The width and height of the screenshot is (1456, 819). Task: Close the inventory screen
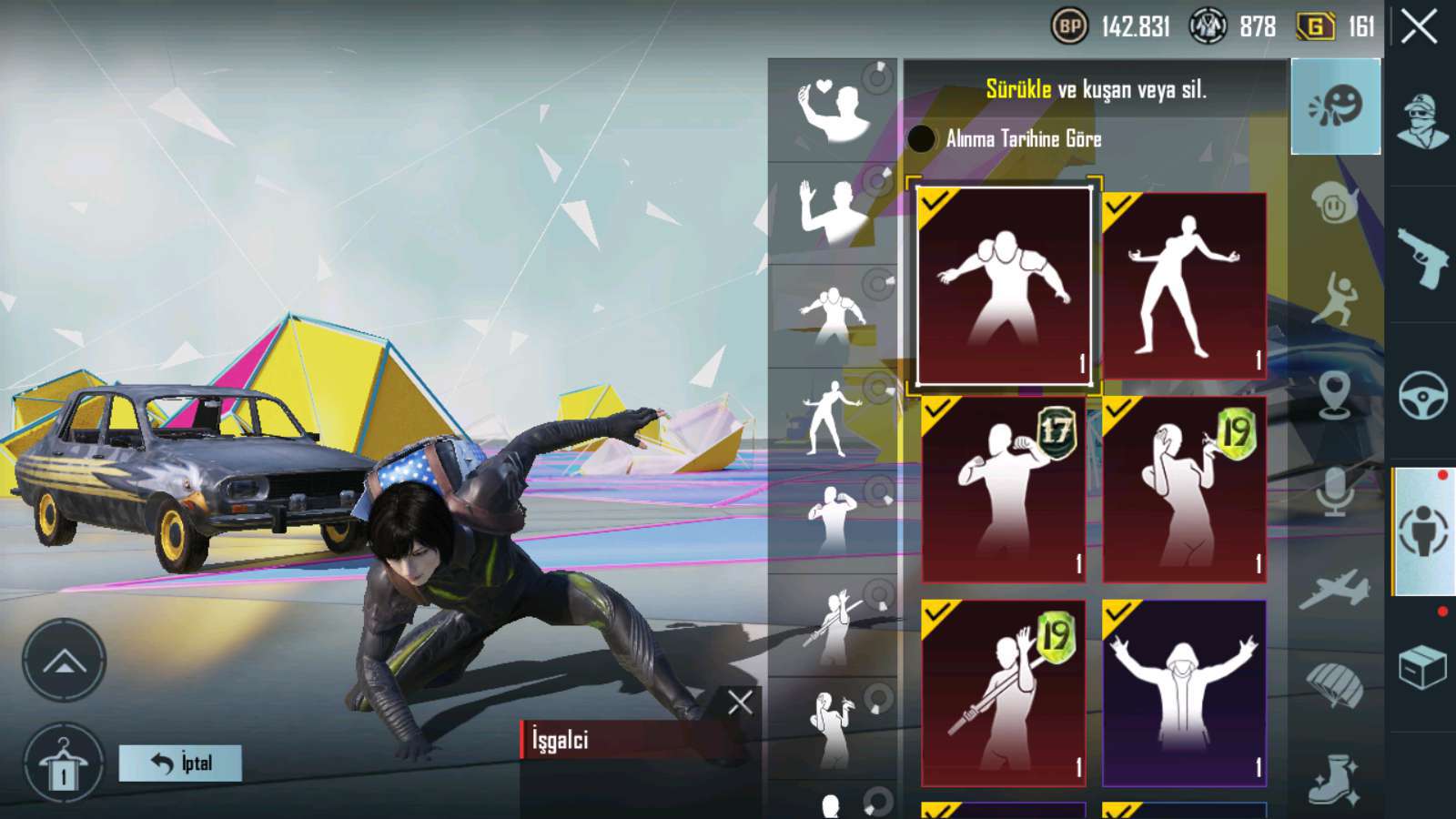[1419, 27]
